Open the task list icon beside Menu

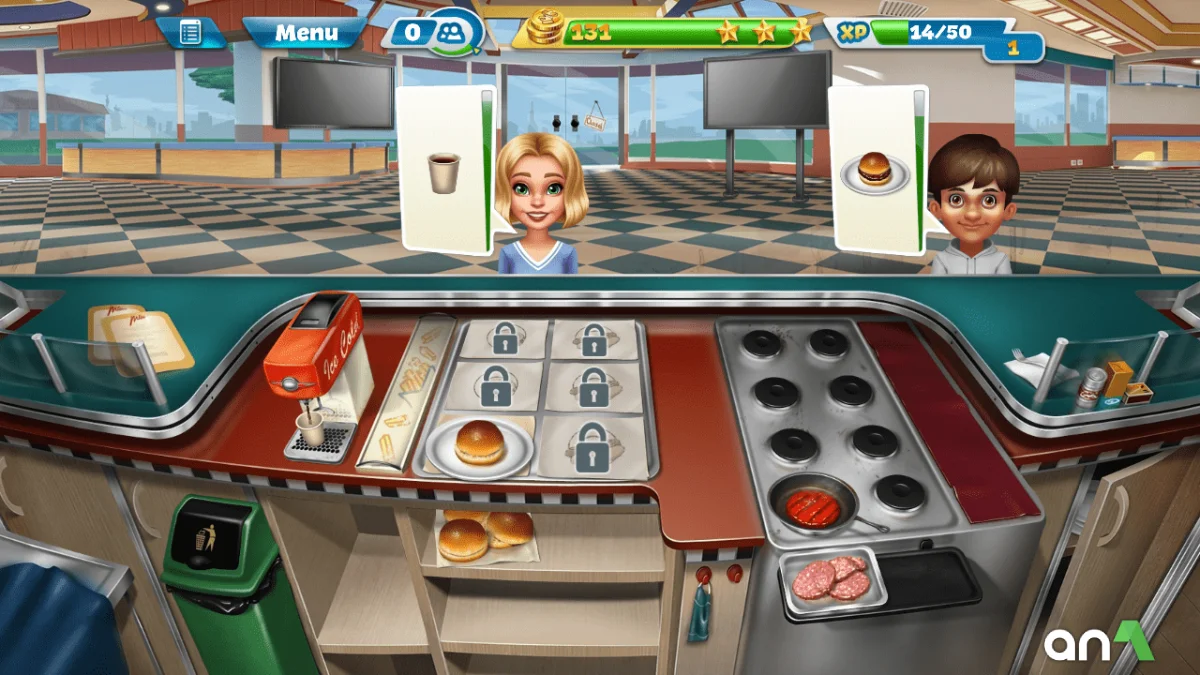click(x=190, y=32)
